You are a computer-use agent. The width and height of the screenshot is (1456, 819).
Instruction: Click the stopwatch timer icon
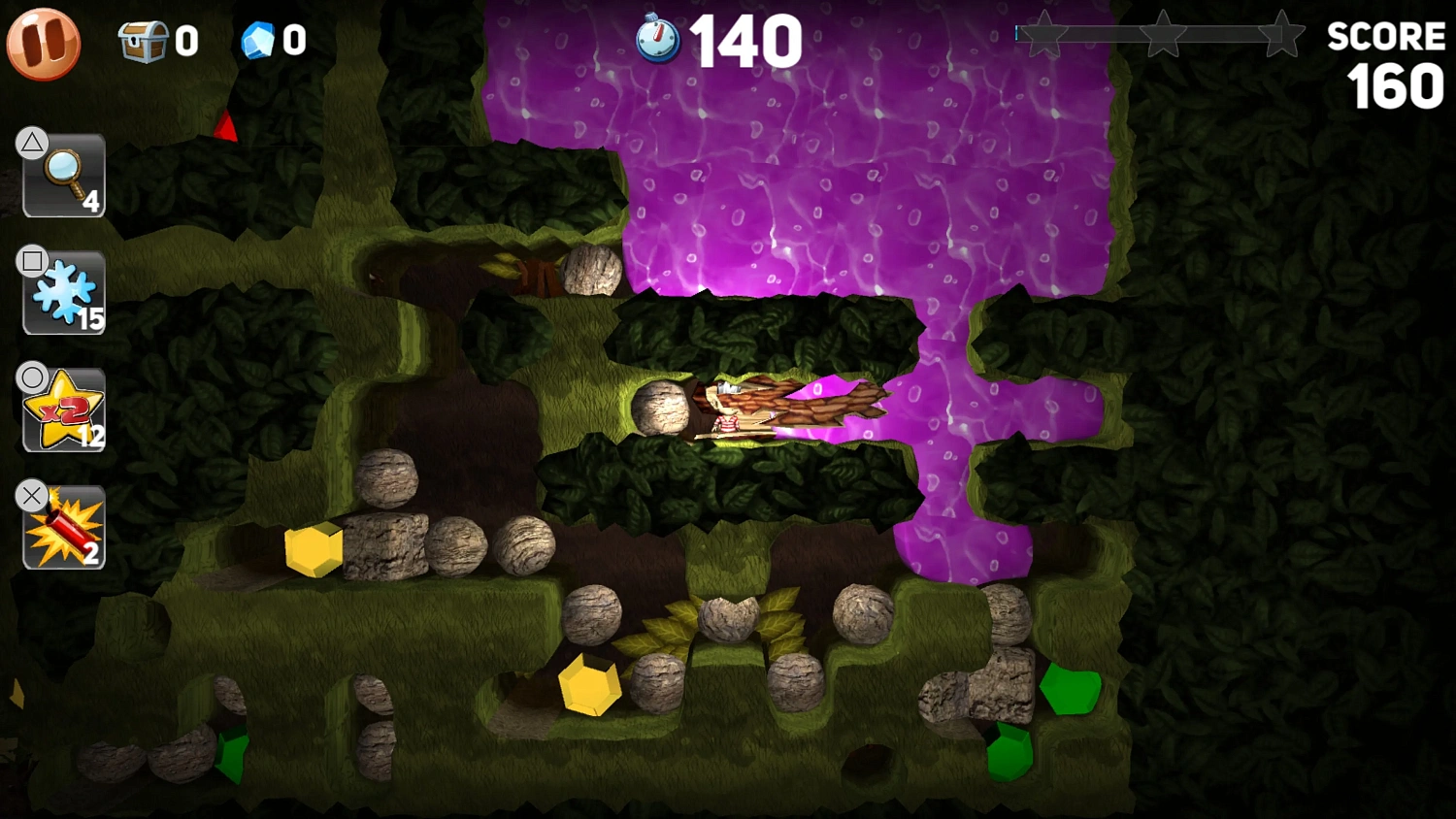tap(656, 37)
